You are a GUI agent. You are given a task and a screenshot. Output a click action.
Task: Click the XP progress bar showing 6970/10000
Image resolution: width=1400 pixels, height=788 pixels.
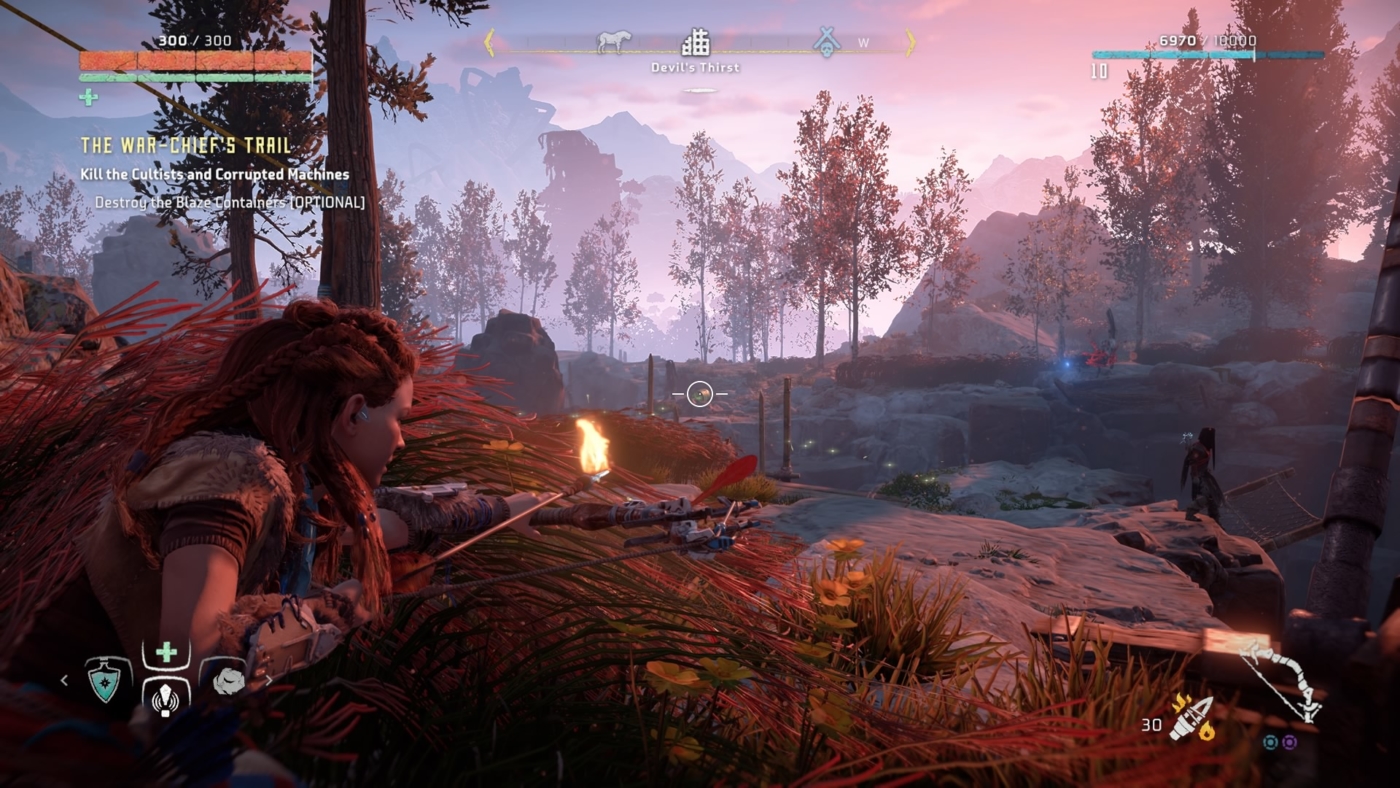pos(1208,57)
